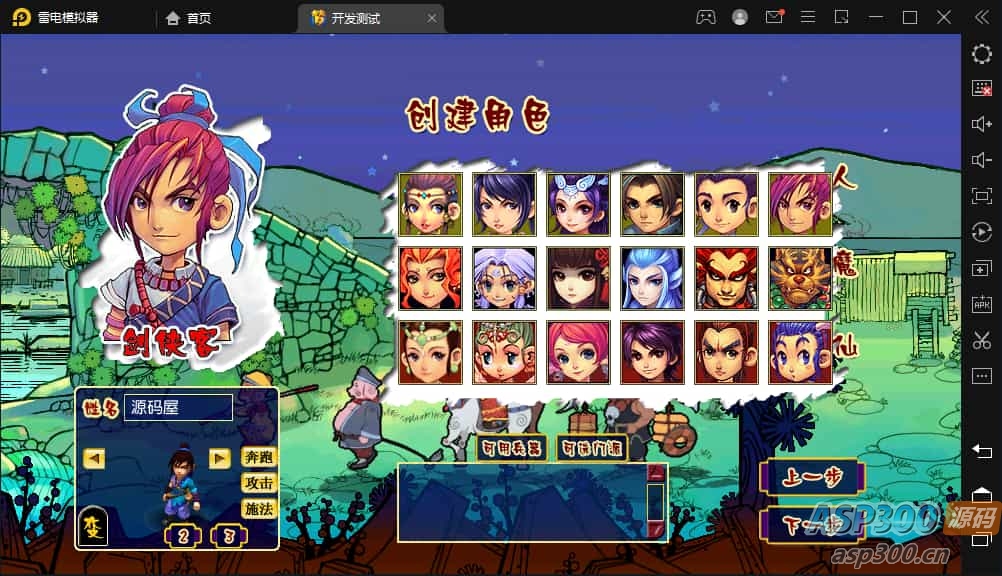Choose the red-maned lion demon portrait
The height and width of the screenshot is (576, 1002).
[430, 278]
